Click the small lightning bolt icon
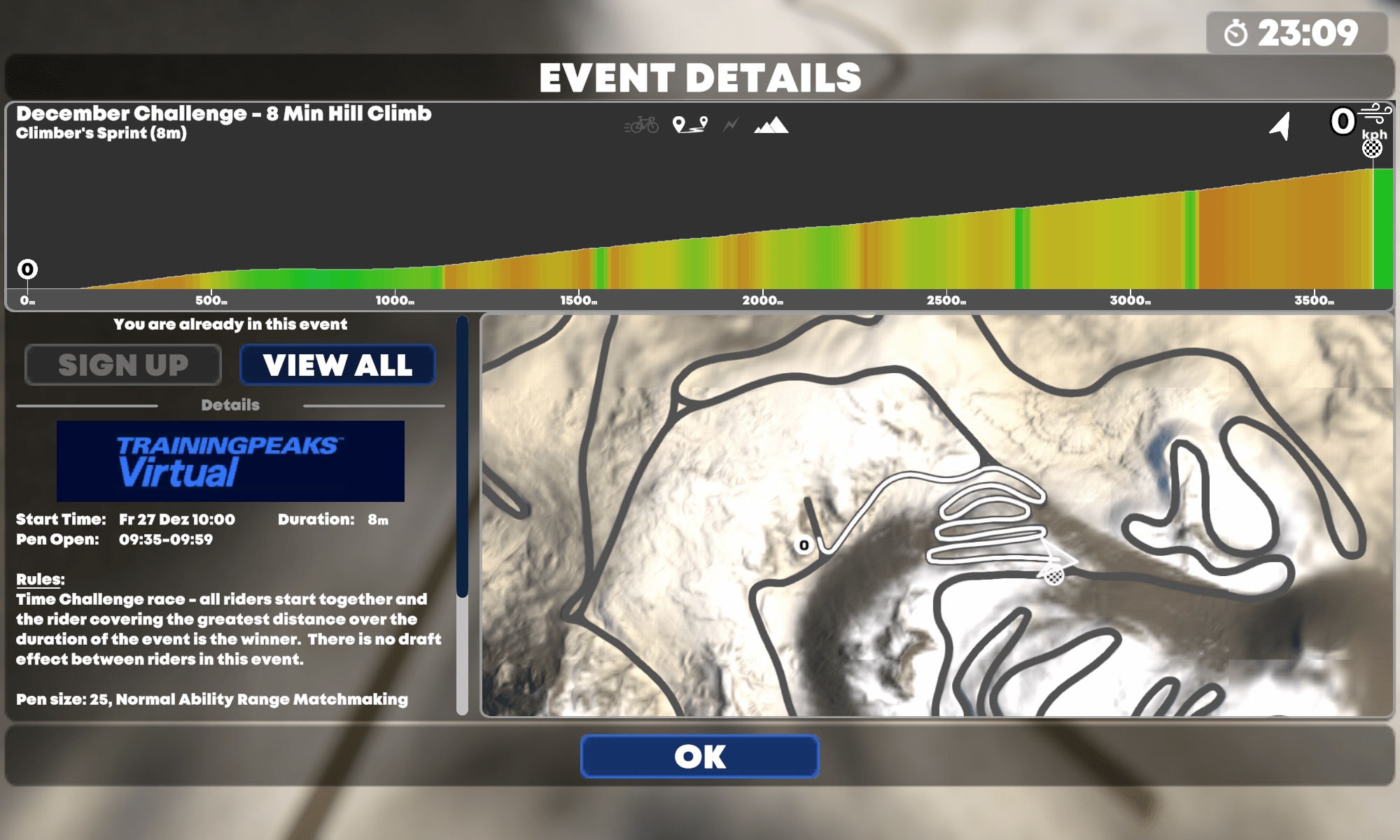This screenshot has height=840, width=1400. click(731, 125)
